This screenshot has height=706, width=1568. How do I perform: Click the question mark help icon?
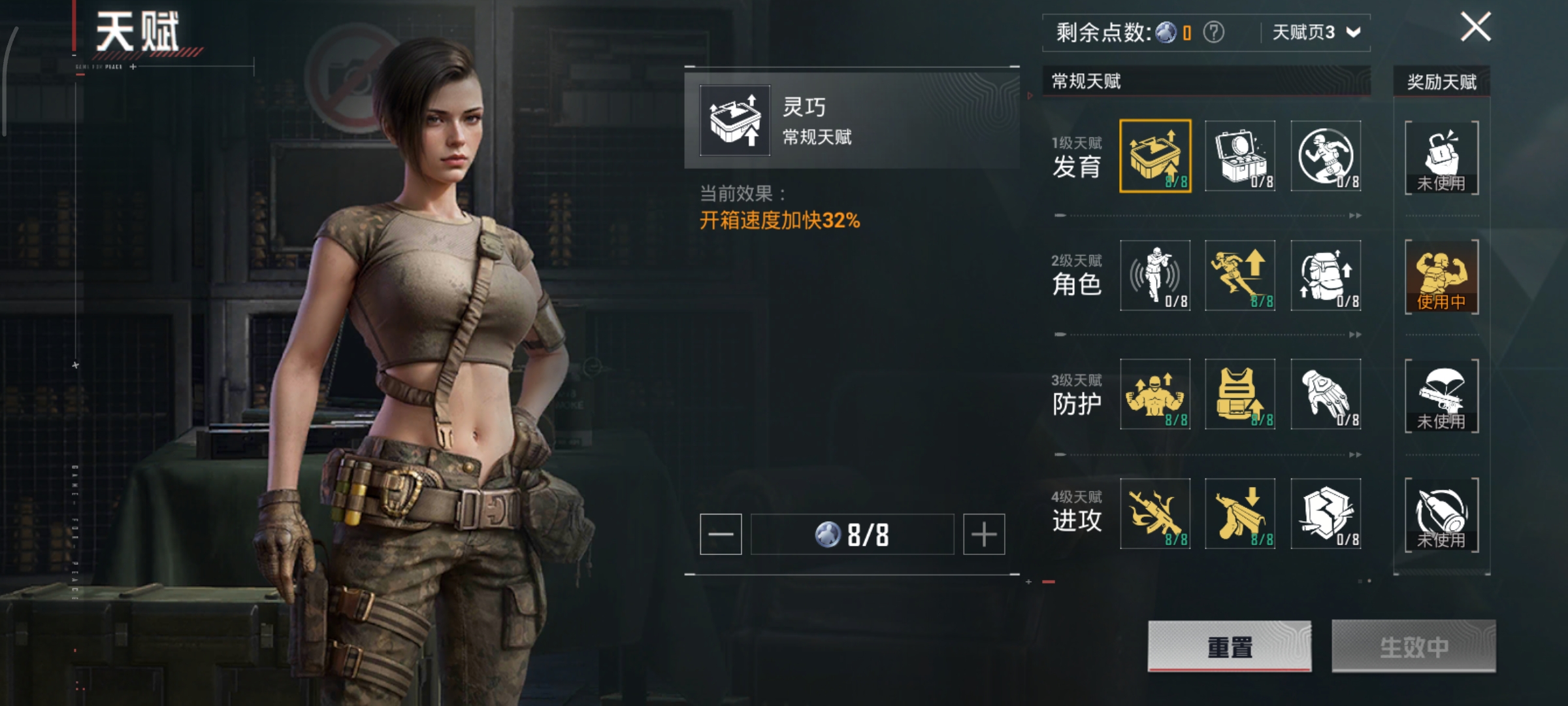point(1213,32)
